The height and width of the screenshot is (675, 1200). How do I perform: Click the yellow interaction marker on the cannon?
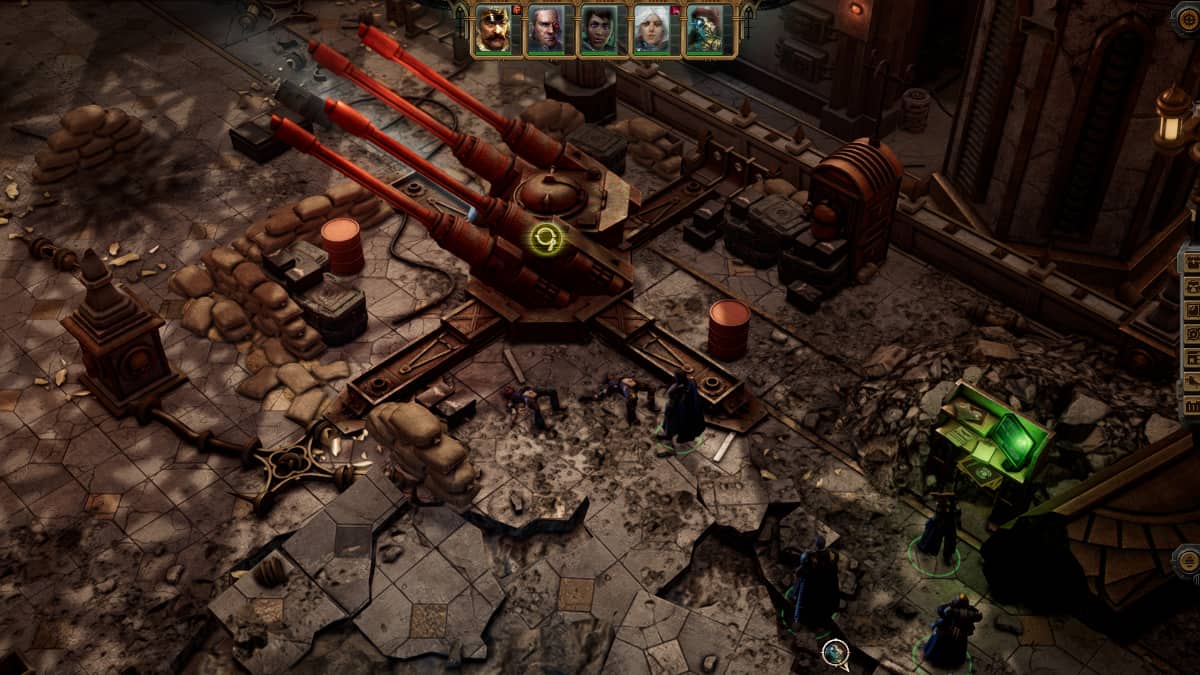547,238
